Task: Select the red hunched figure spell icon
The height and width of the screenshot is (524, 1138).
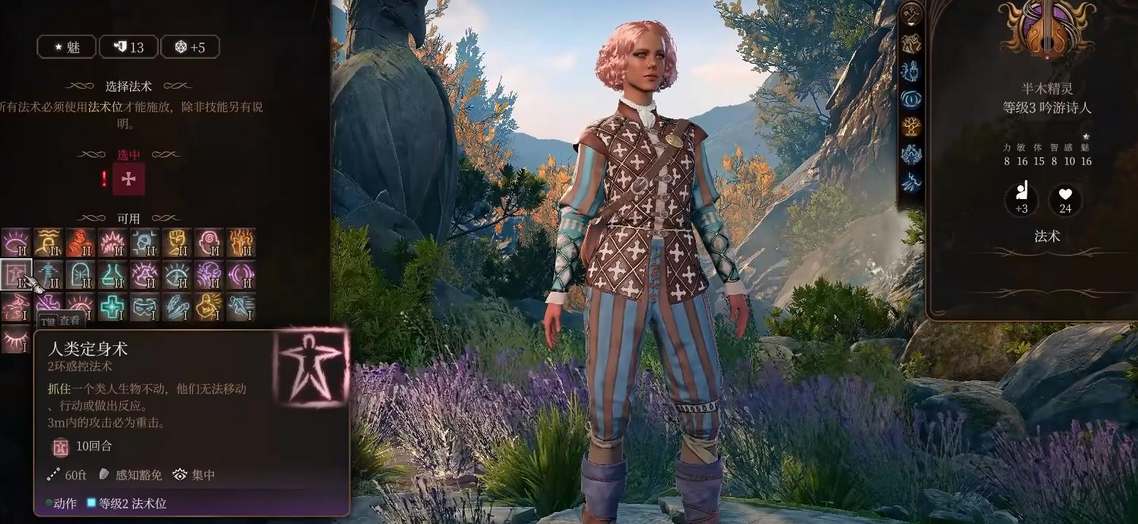Action: (x=80, y=242)
